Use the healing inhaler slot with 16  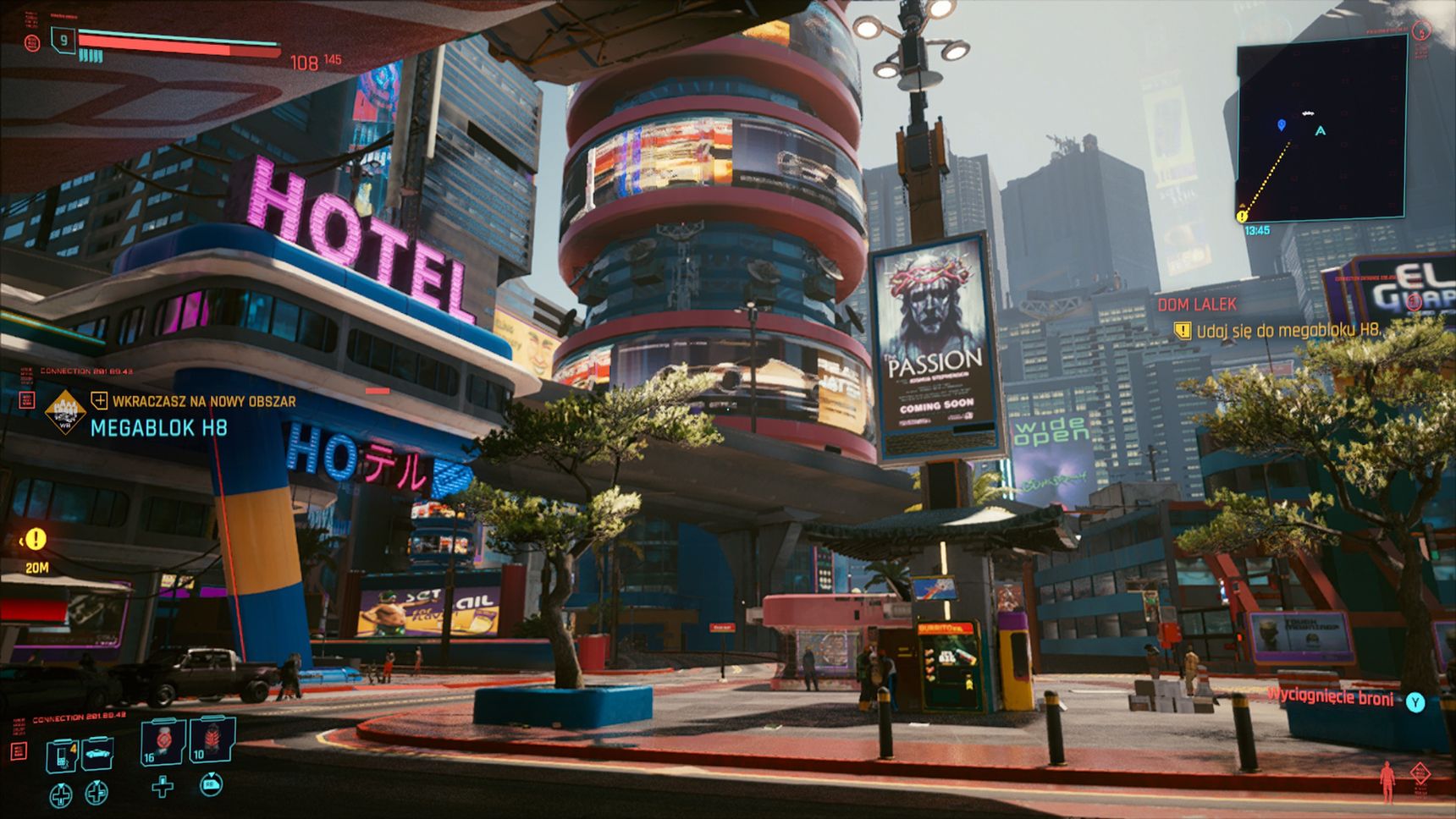[x=161, y=740]
